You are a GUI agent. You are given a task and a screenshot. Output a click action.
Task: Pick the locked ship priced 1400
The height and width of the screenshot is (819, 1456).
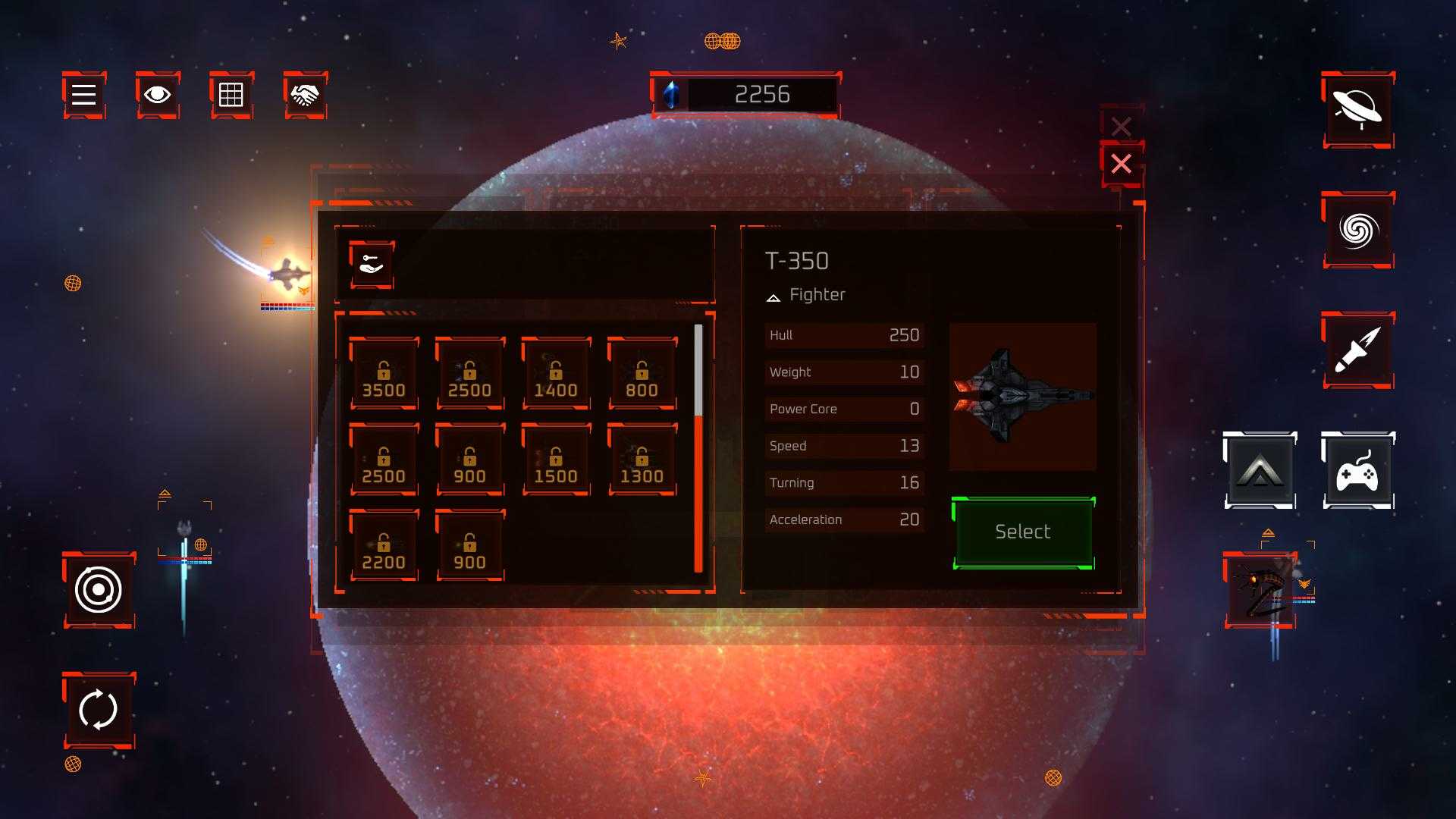pos(556,375)
